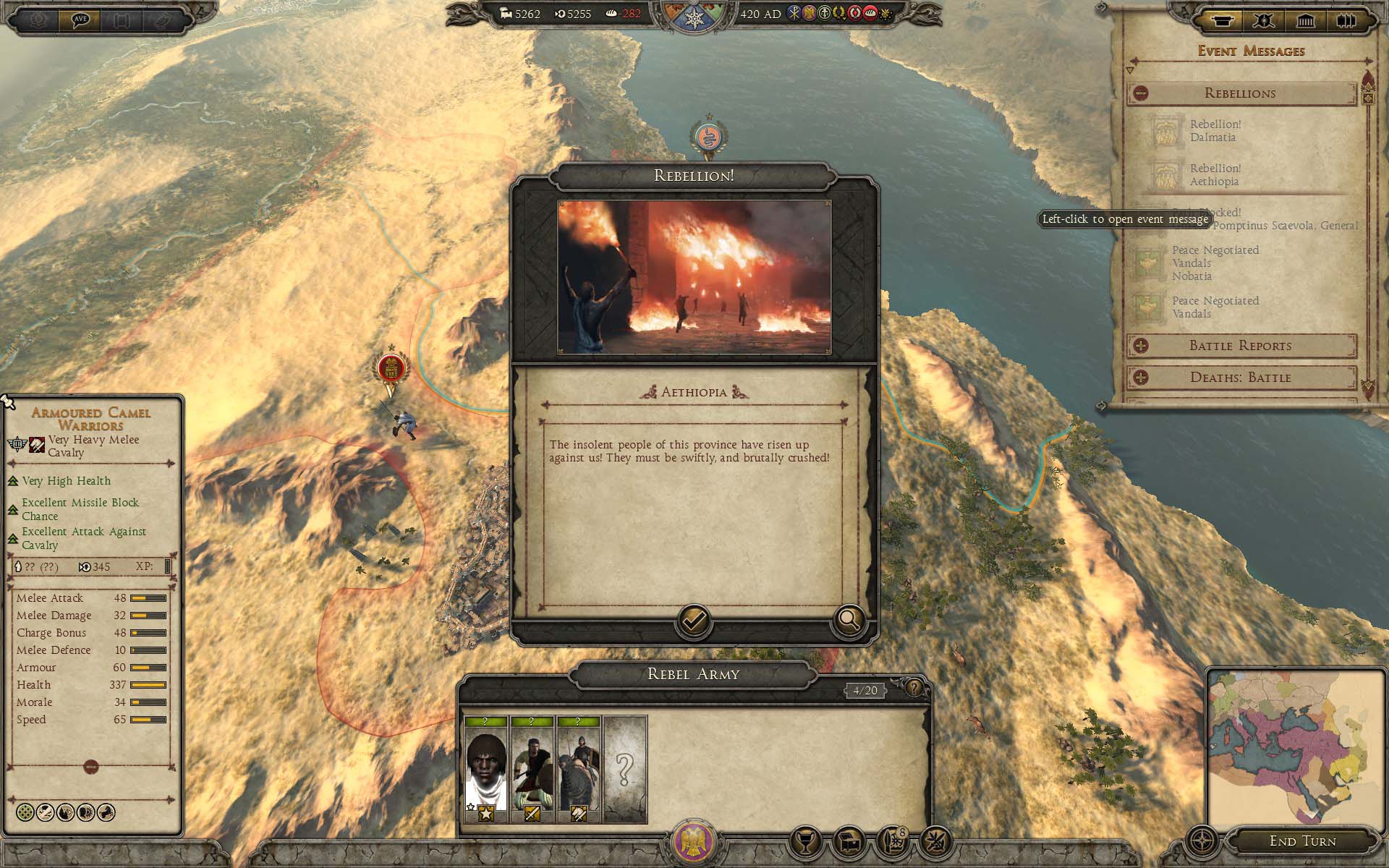1389x868 pixels.
Task: Expand the Battle Reports category
Action: coord(1141,346)
